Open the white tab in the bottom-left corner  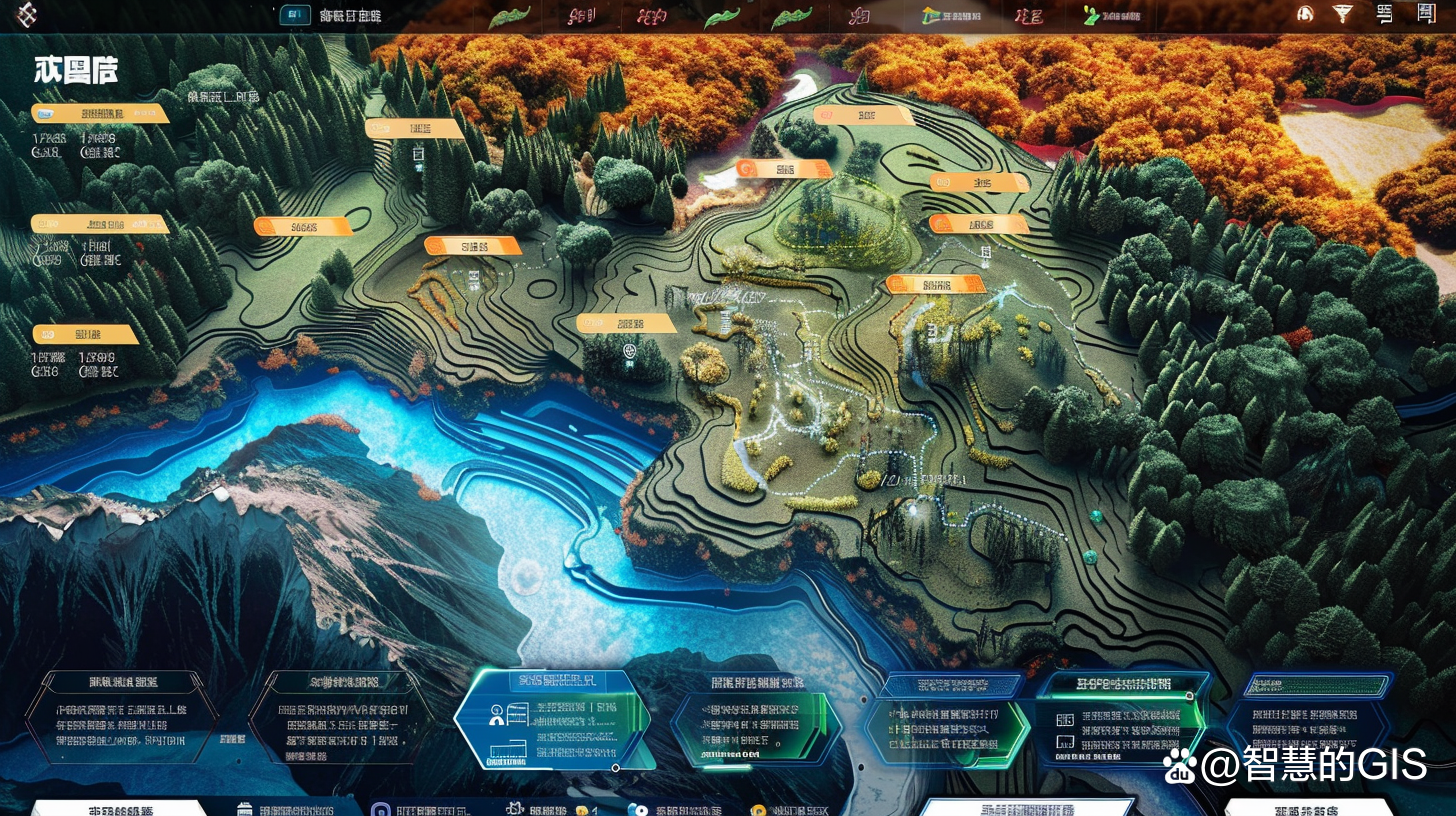pyautogui.click(x=120, y=808)
